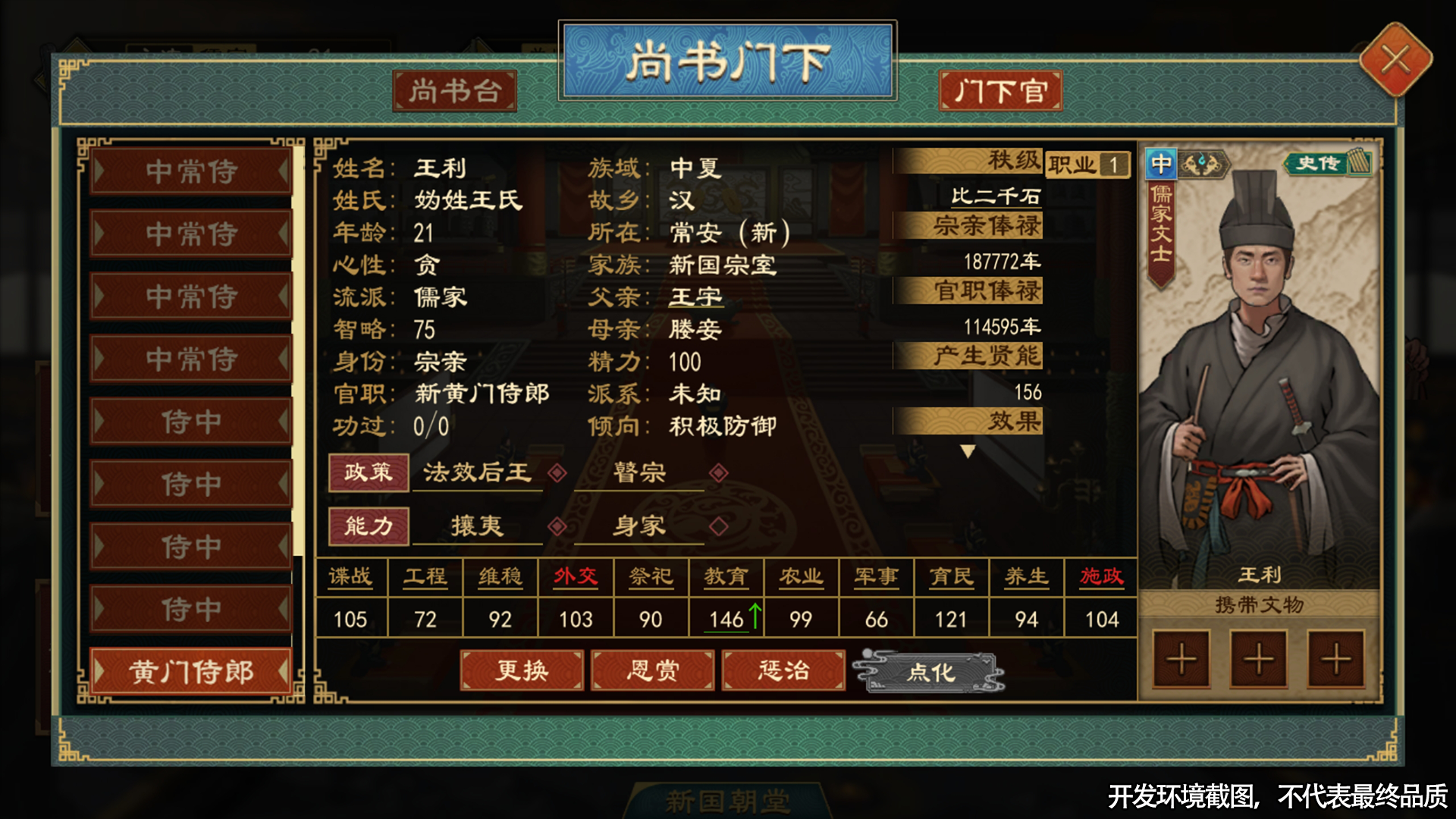Select the red 能力 label
Viewport: 1456px width, 819px height.
(369, 526)
